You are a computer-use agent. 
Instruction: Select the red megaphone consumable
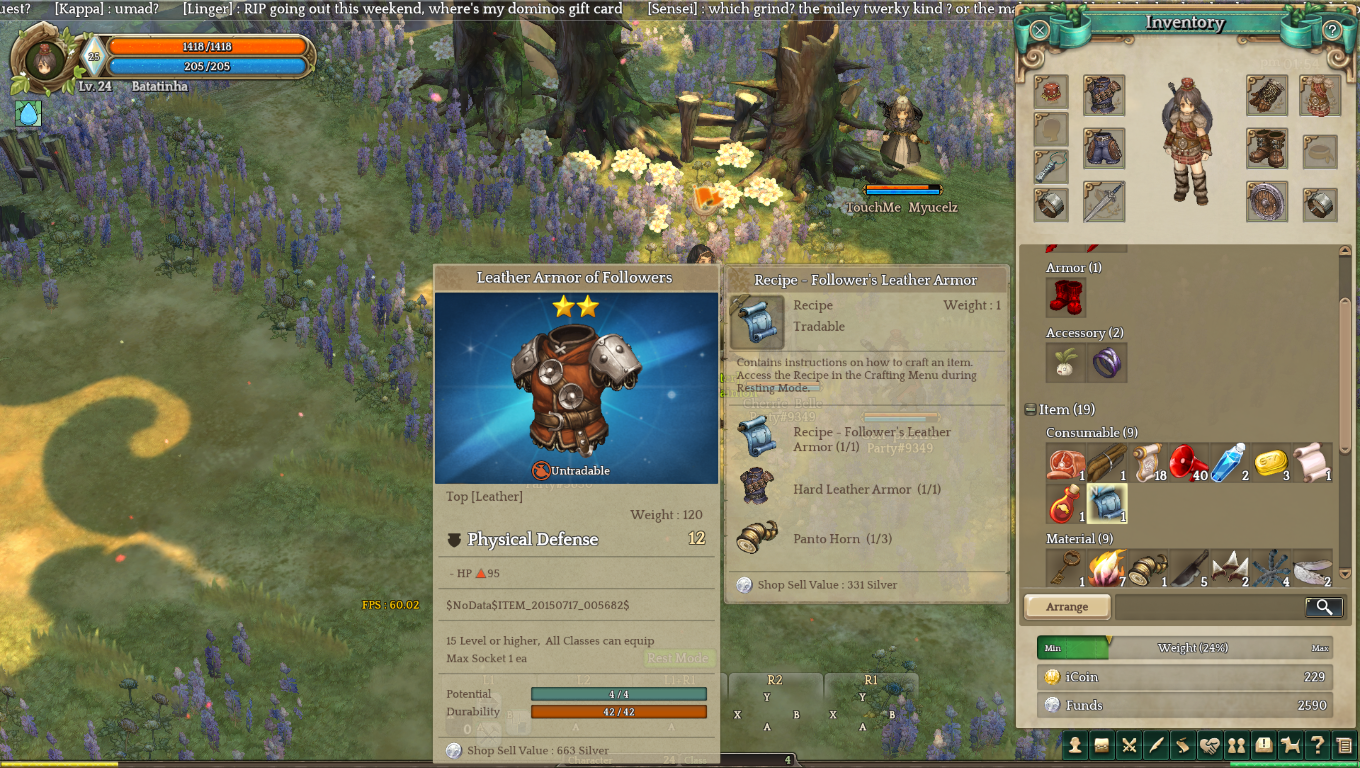pos(1188,463)
